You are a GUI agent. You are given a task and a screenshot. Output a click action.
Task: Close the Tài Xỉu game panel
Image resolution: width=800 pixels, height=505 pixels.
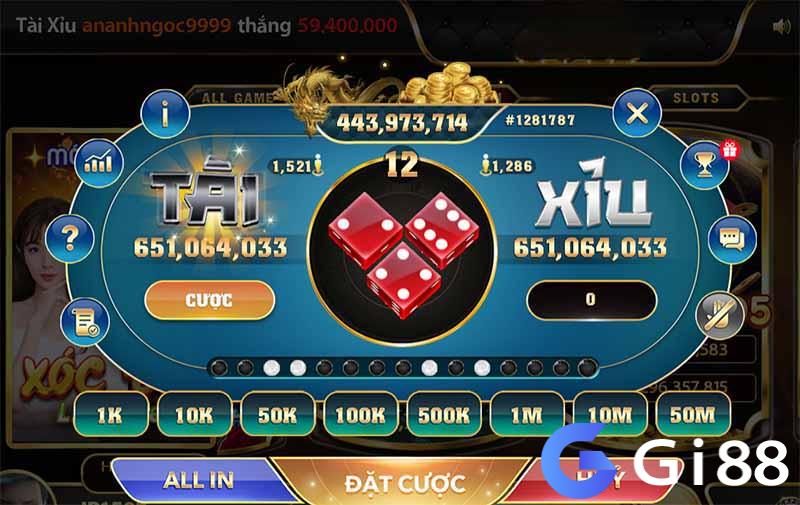tap(637, 113)
